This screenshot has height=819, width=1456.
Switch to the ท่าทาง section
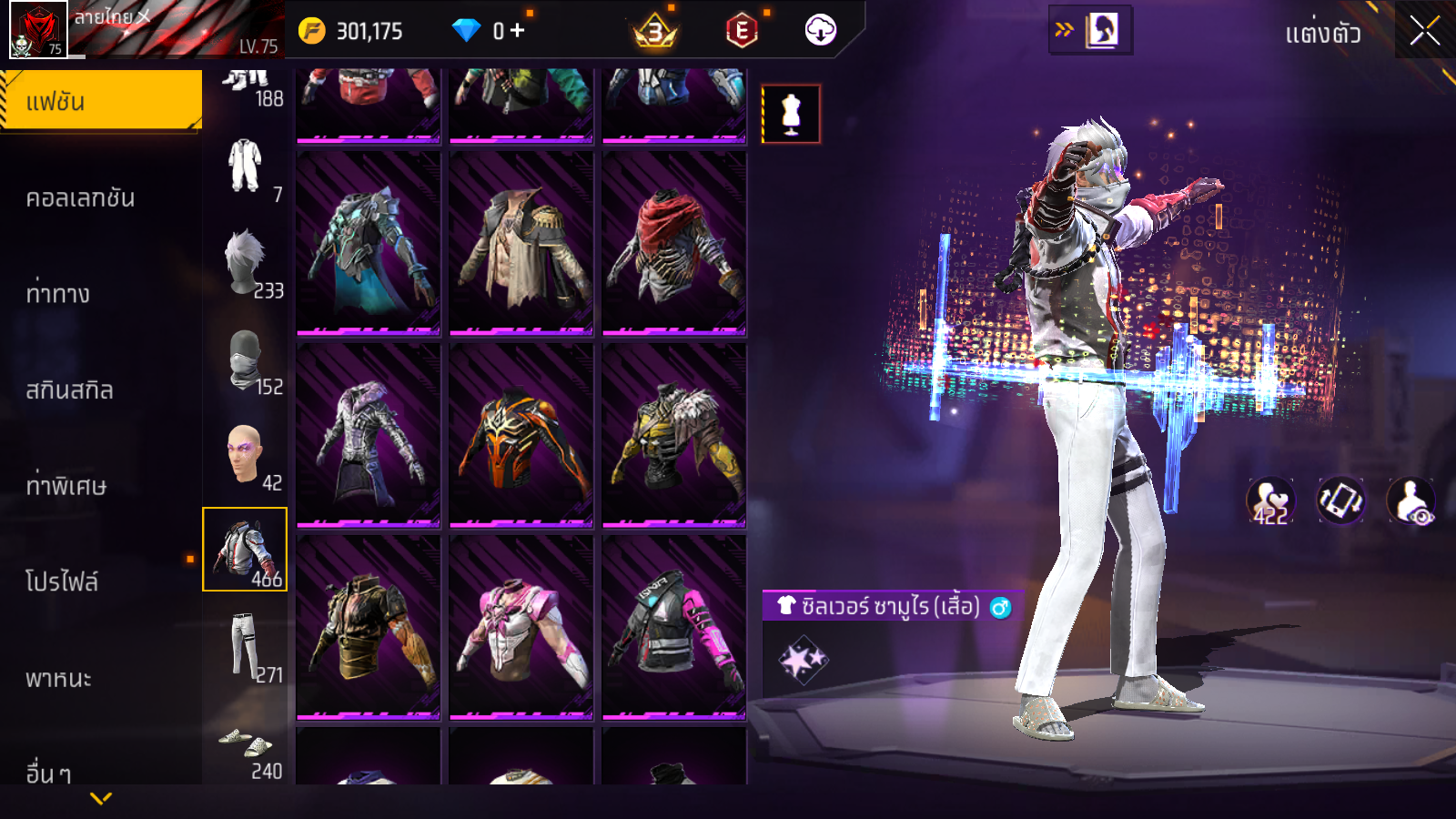click(x=58, y=294)
